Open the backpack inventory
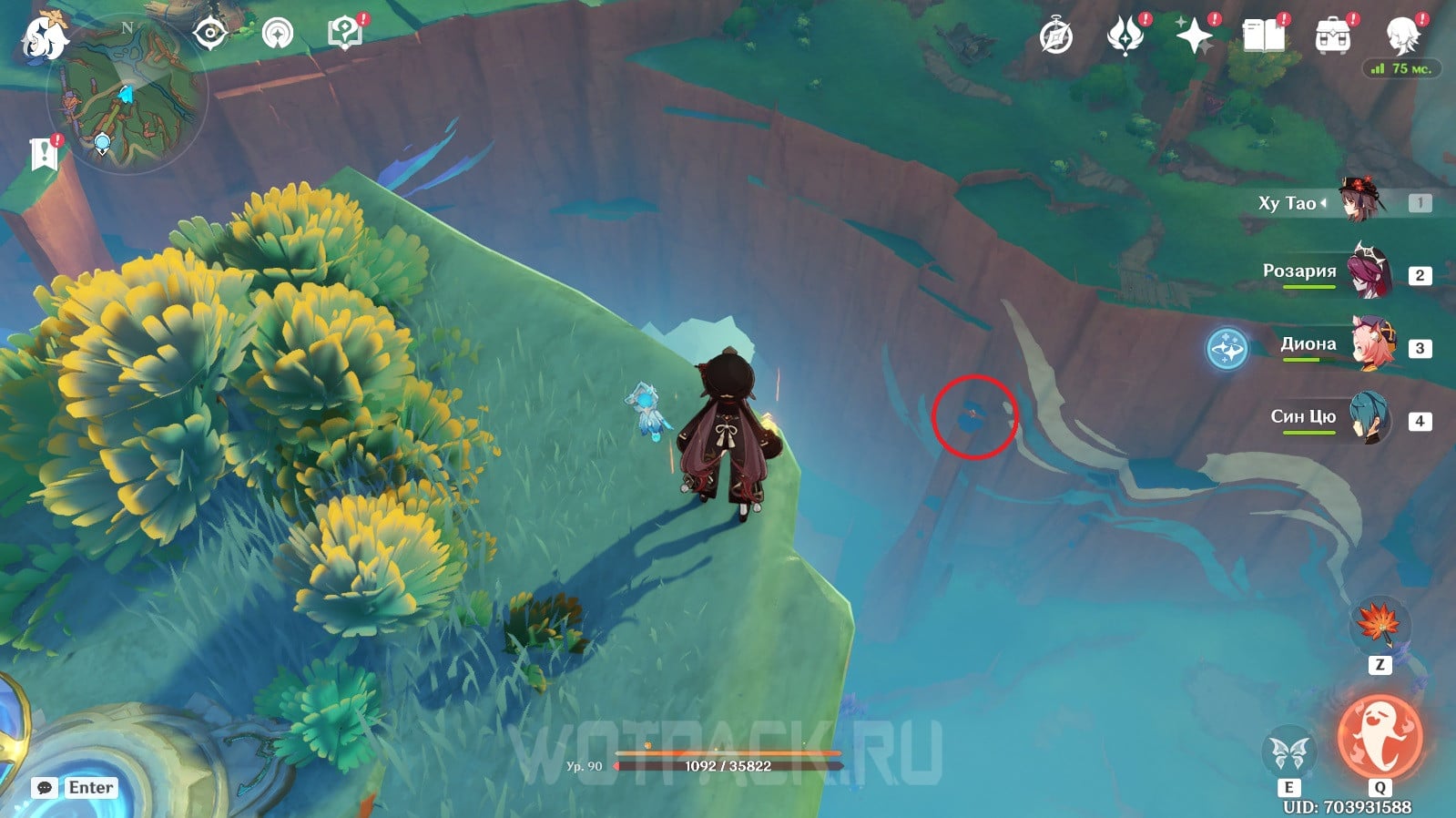The width and height of the screenshot is (1456, 818). [x=1332, y=36]
